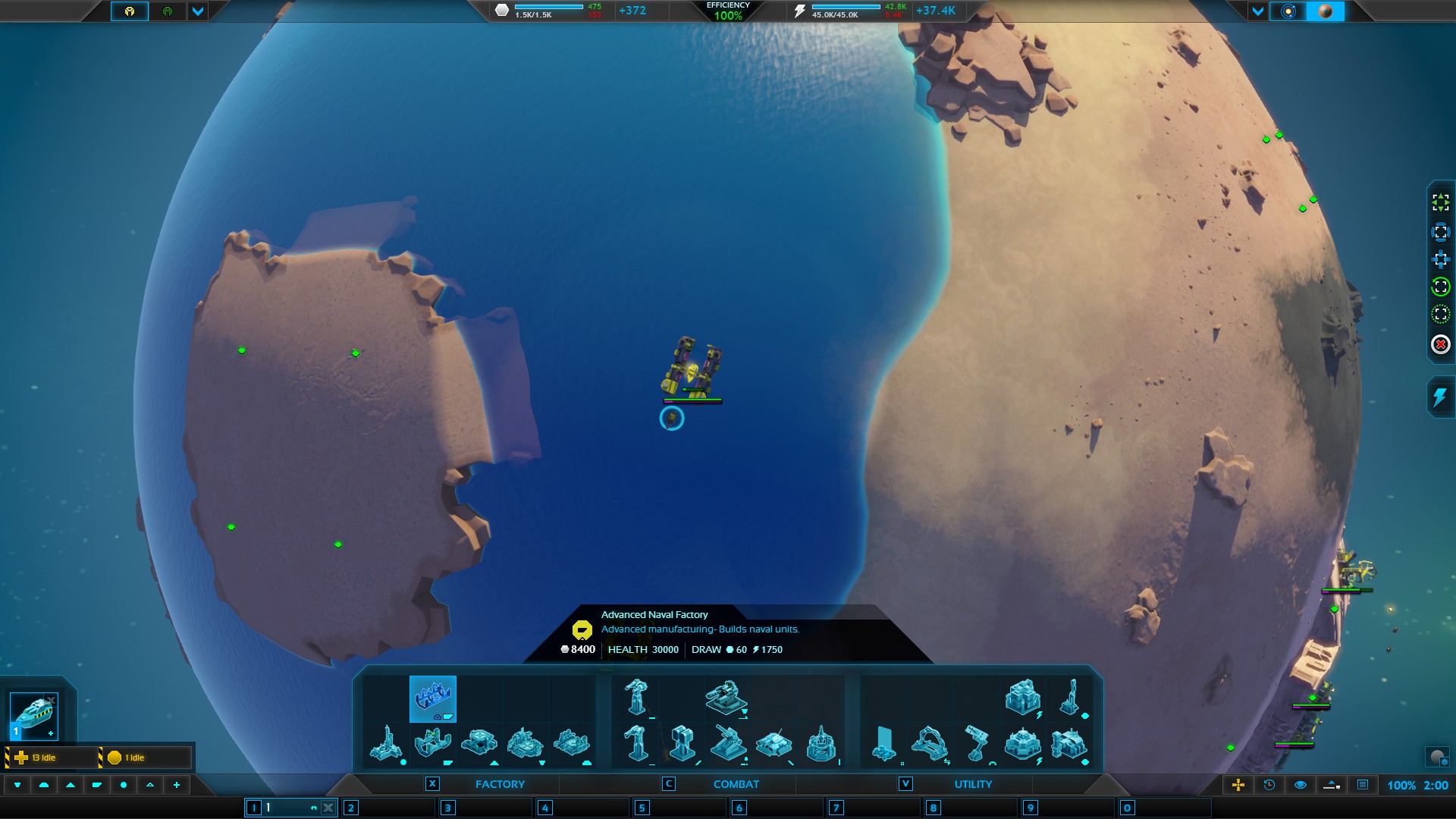Switch to the Factory build tab

pyautogui.click(x=499, y=784)
